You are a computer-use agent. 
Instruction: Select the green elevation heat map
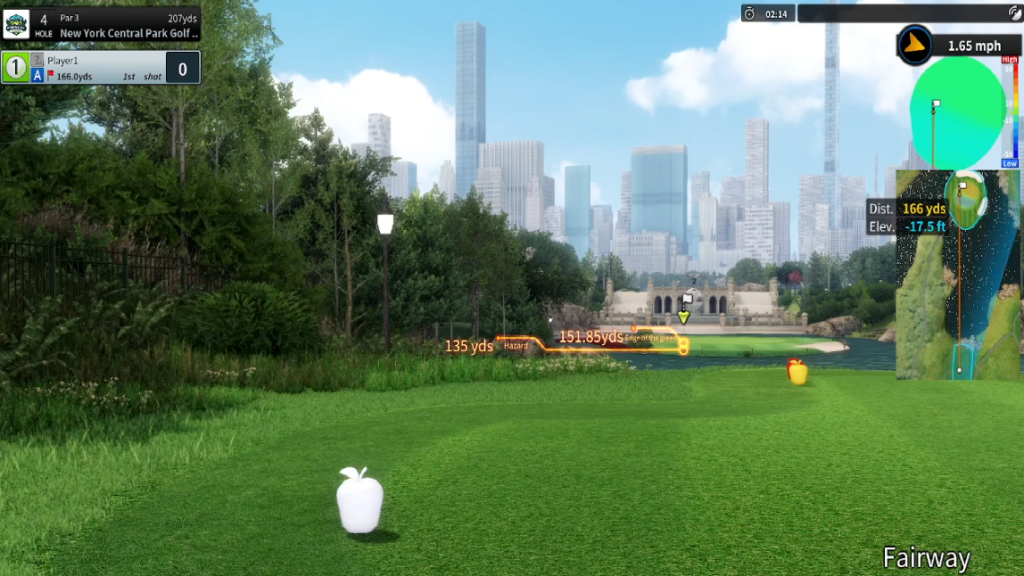pos(957,114)
